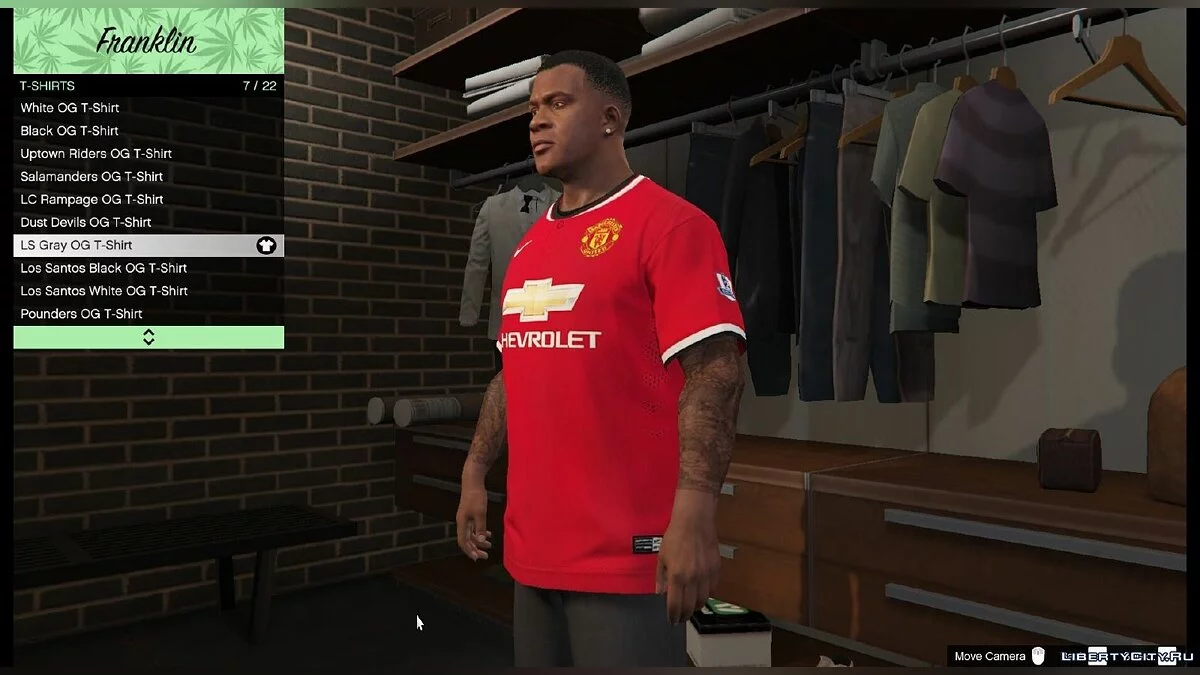Select Salamanders OG T-Shirt
Screen dimensions: 1200x675
point(148,177)
